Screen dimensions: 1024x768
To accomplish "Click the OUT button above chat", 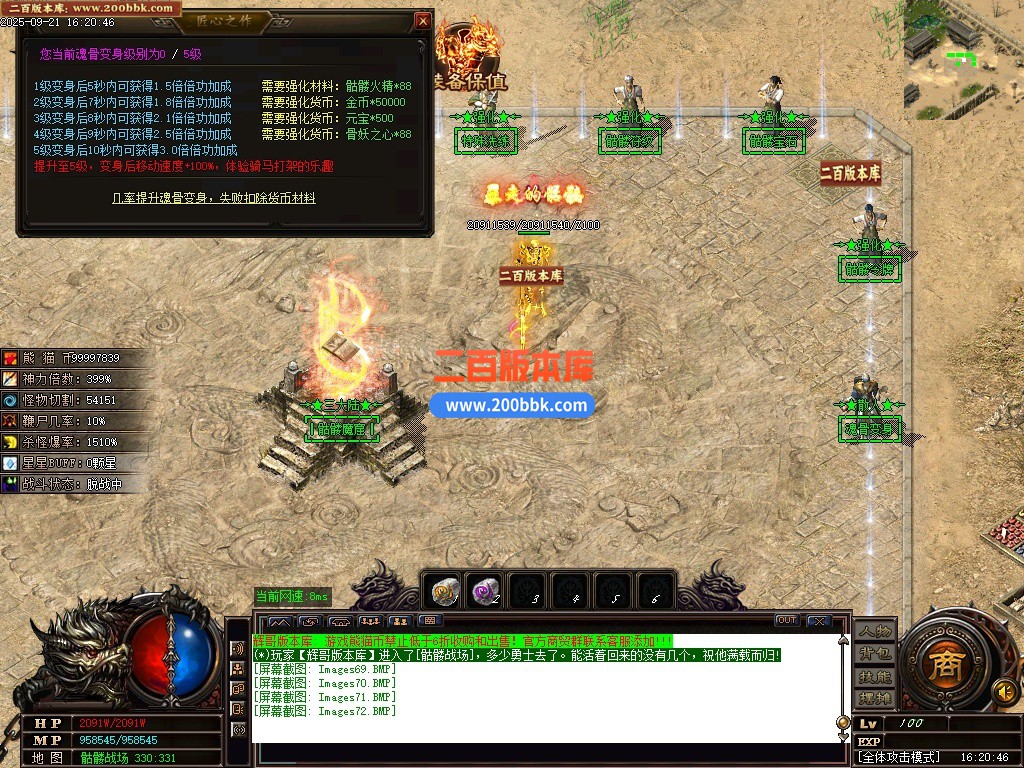I will pyautogui.click(x=787, y=621).
